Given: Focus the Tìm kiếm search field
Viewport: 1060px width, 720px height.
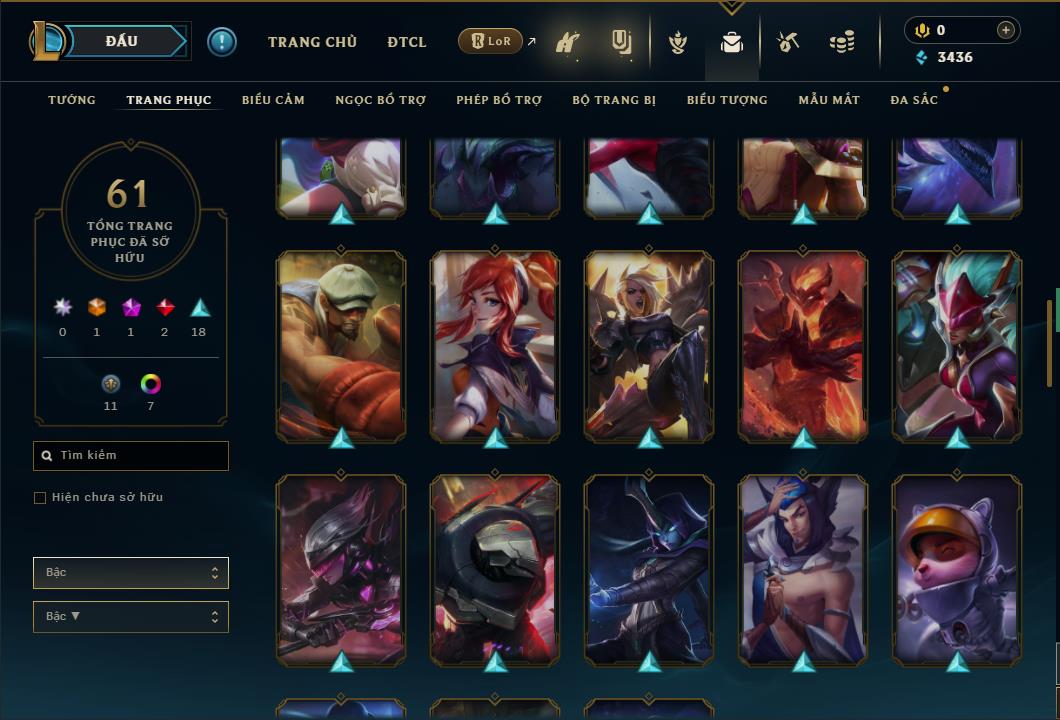Looking at the screenshot, I should (x=131, y=456).
